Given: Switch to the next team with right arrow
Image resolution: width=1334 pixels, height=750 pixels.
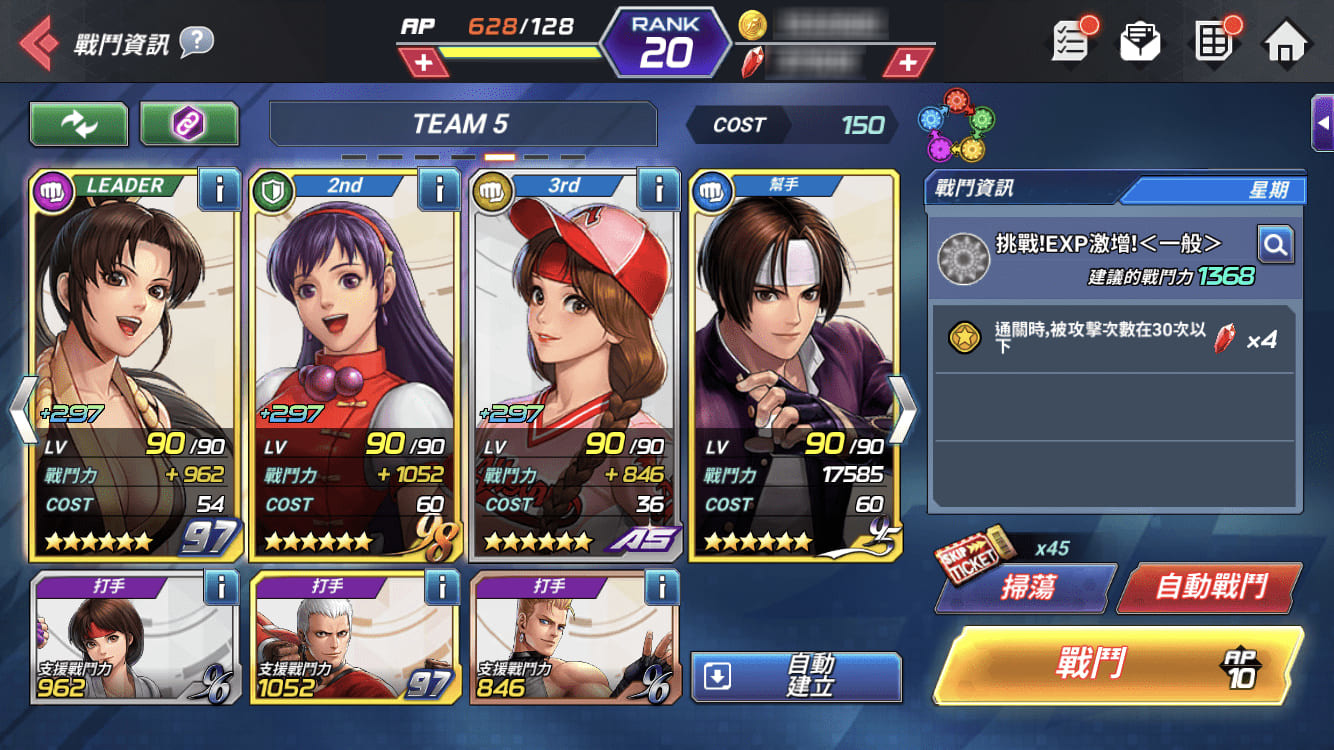Looking at the screenshot, I should pyautogui.click(x=902, y=410).
